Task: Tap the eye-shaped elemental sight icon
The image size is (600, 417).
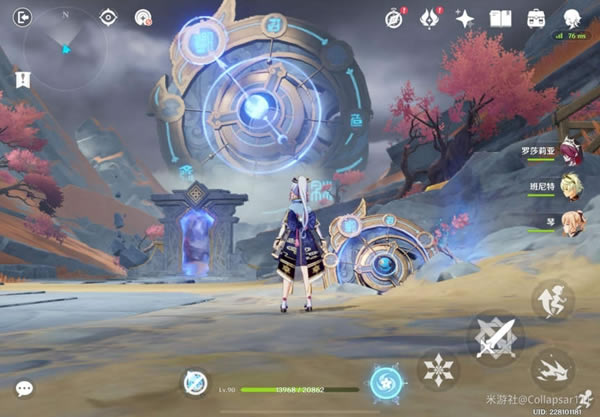Action: pyautogui.click(x=107, y=17)
